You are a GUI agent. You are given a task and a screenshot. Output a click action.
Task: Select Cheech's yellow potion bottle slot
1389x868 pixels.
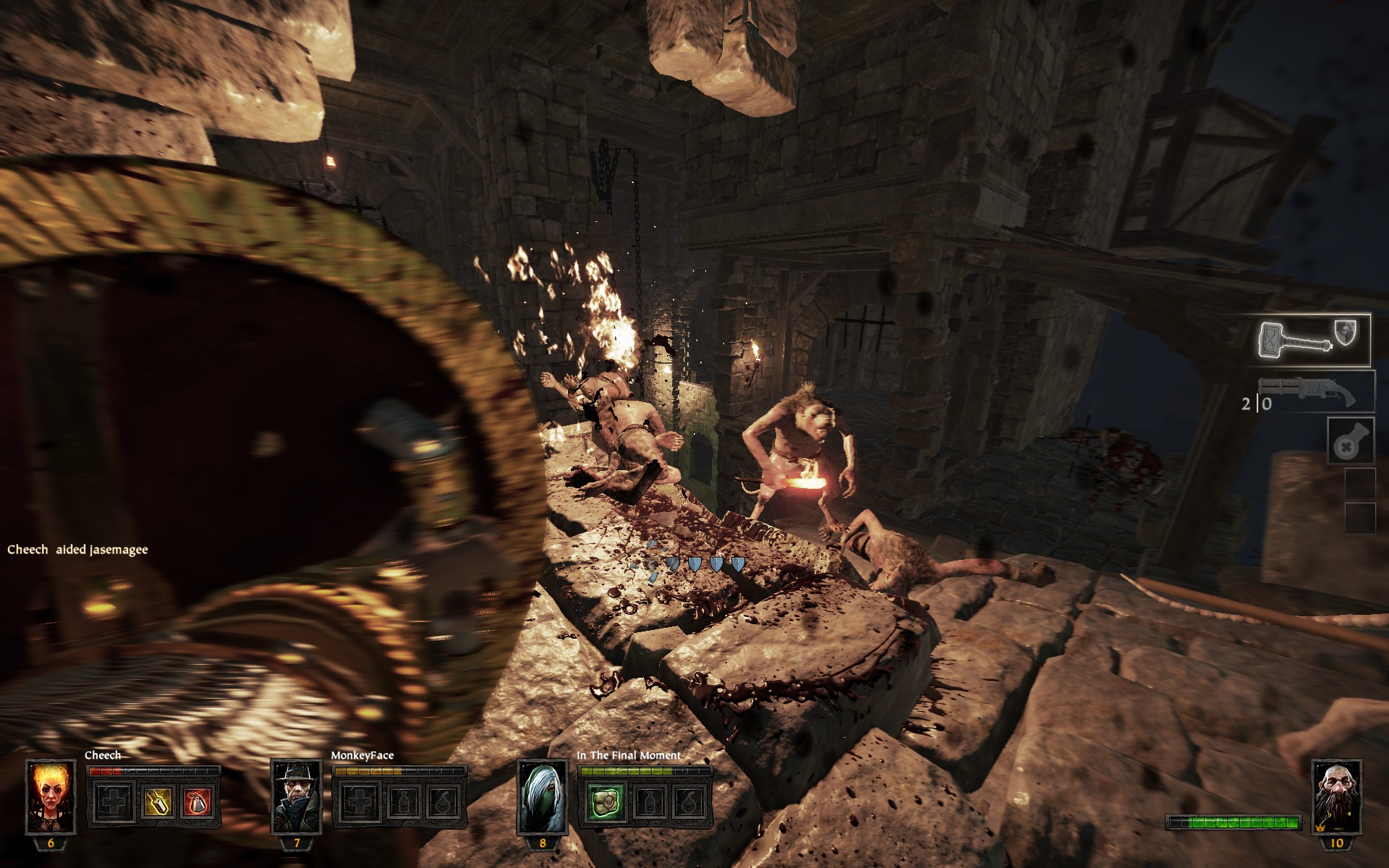156,801
